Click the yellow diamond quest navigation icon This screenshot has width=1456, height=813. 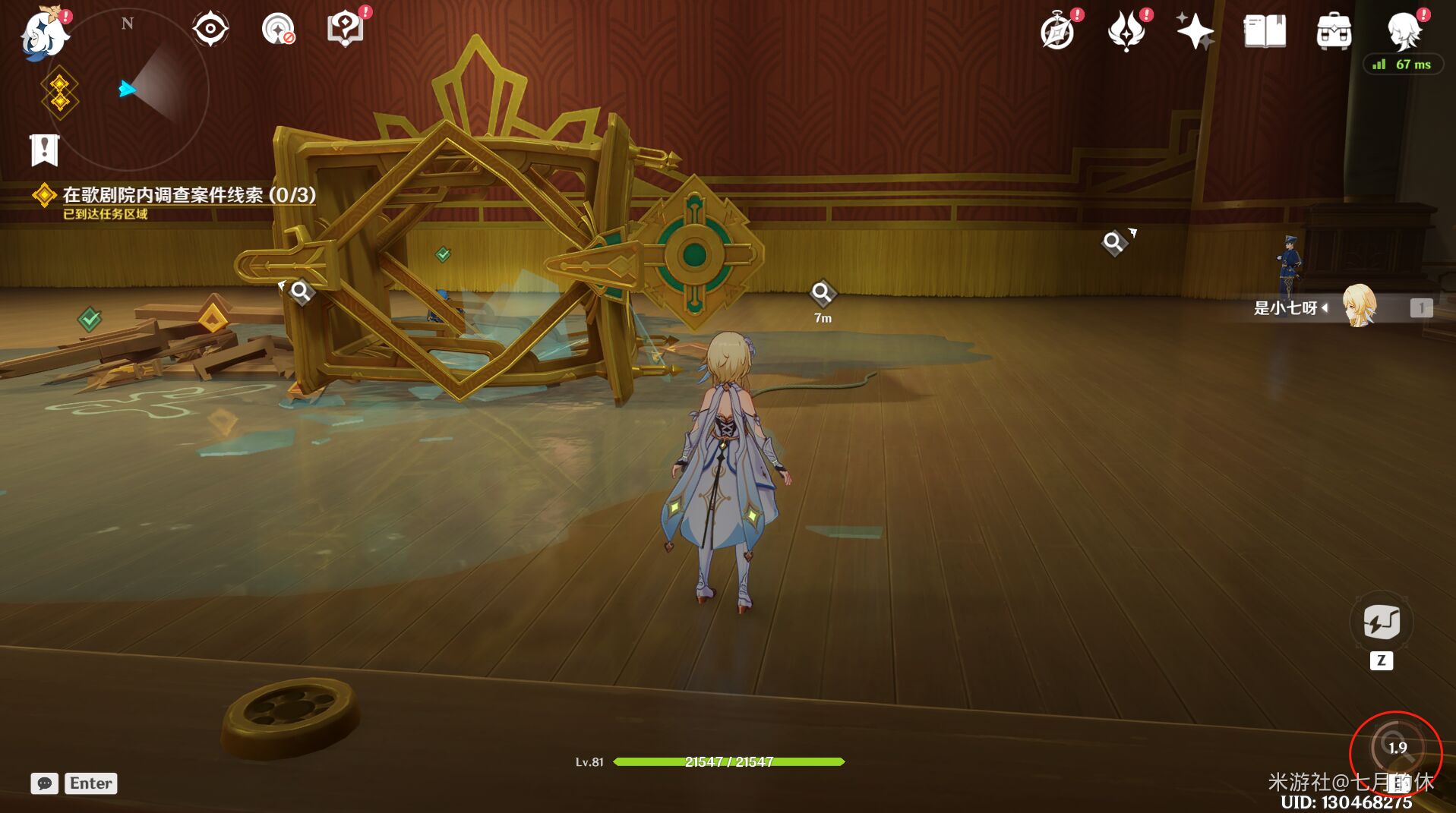point(59,93)
